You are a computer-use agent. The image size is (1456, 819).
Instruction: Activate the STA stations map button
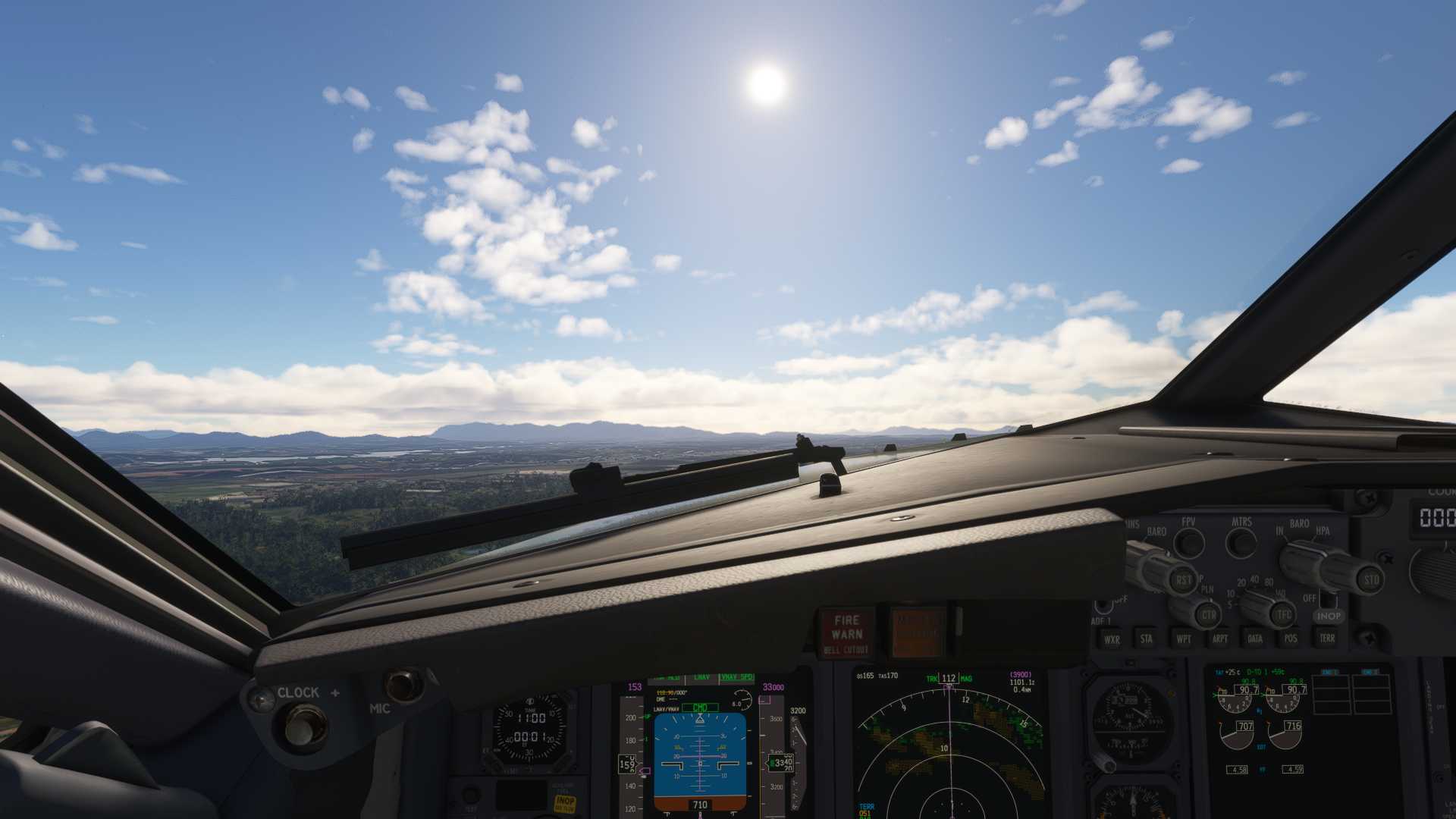[x=1146, y=639]
